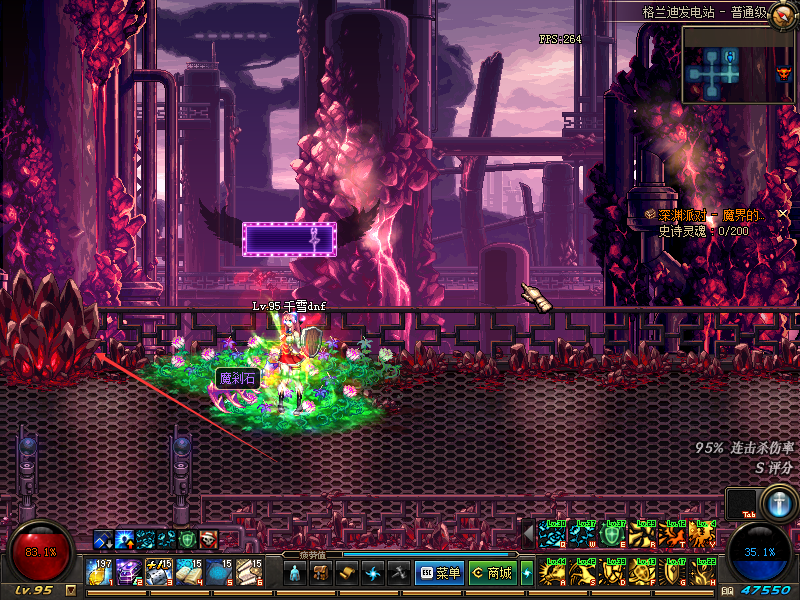This screenshot has width=800, height=600.
Task: Open the 商城 shop
Action: (x=492, y=573)
